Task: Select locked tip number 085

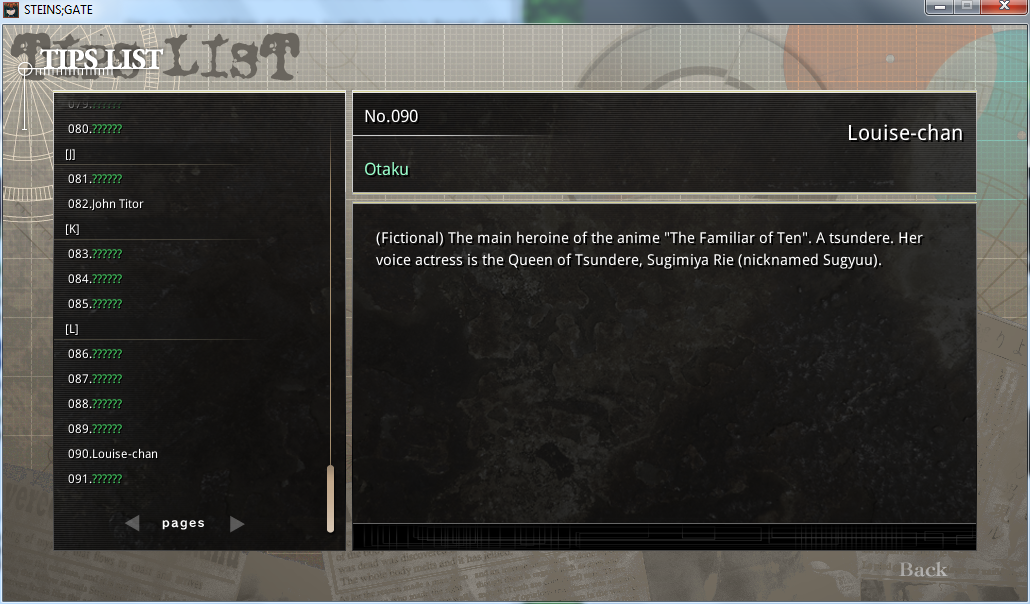Action: 95,304
